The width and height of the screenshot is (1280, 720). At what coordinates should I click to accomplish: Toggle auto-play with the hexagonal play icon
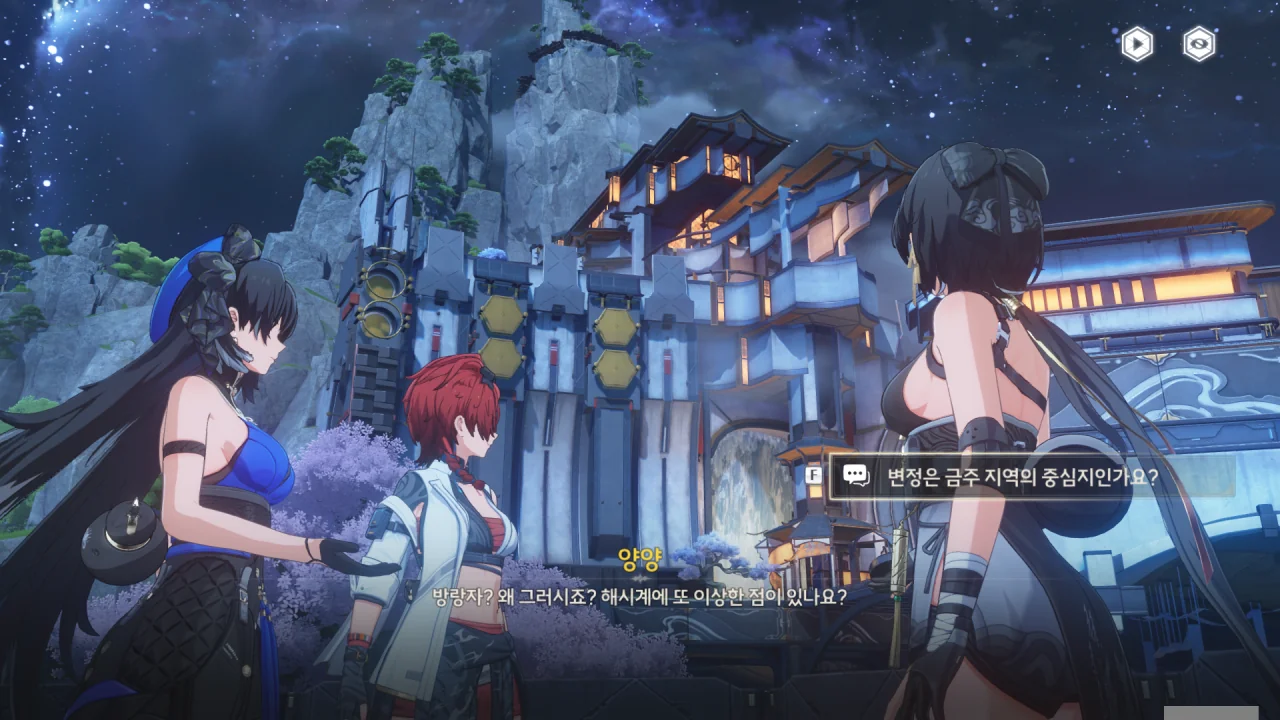pyautogui.click(x=1137, y=44)
